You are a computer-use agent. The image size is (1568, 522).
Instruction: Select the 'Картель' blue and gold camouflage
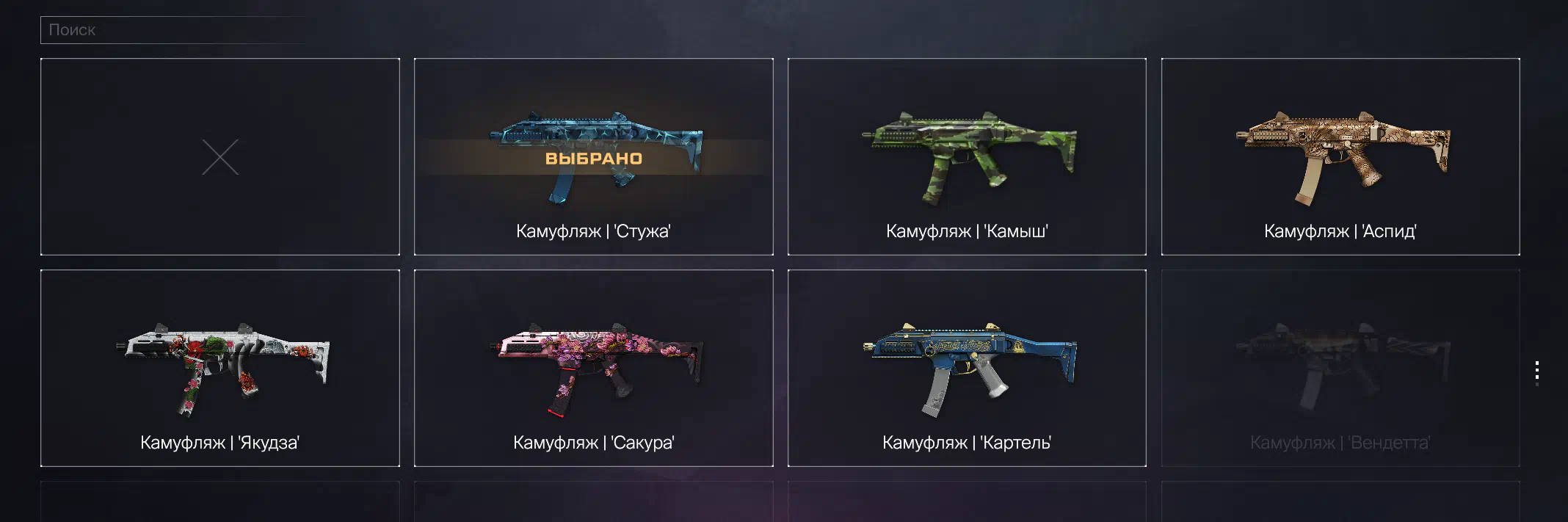(x=967, y=368)
